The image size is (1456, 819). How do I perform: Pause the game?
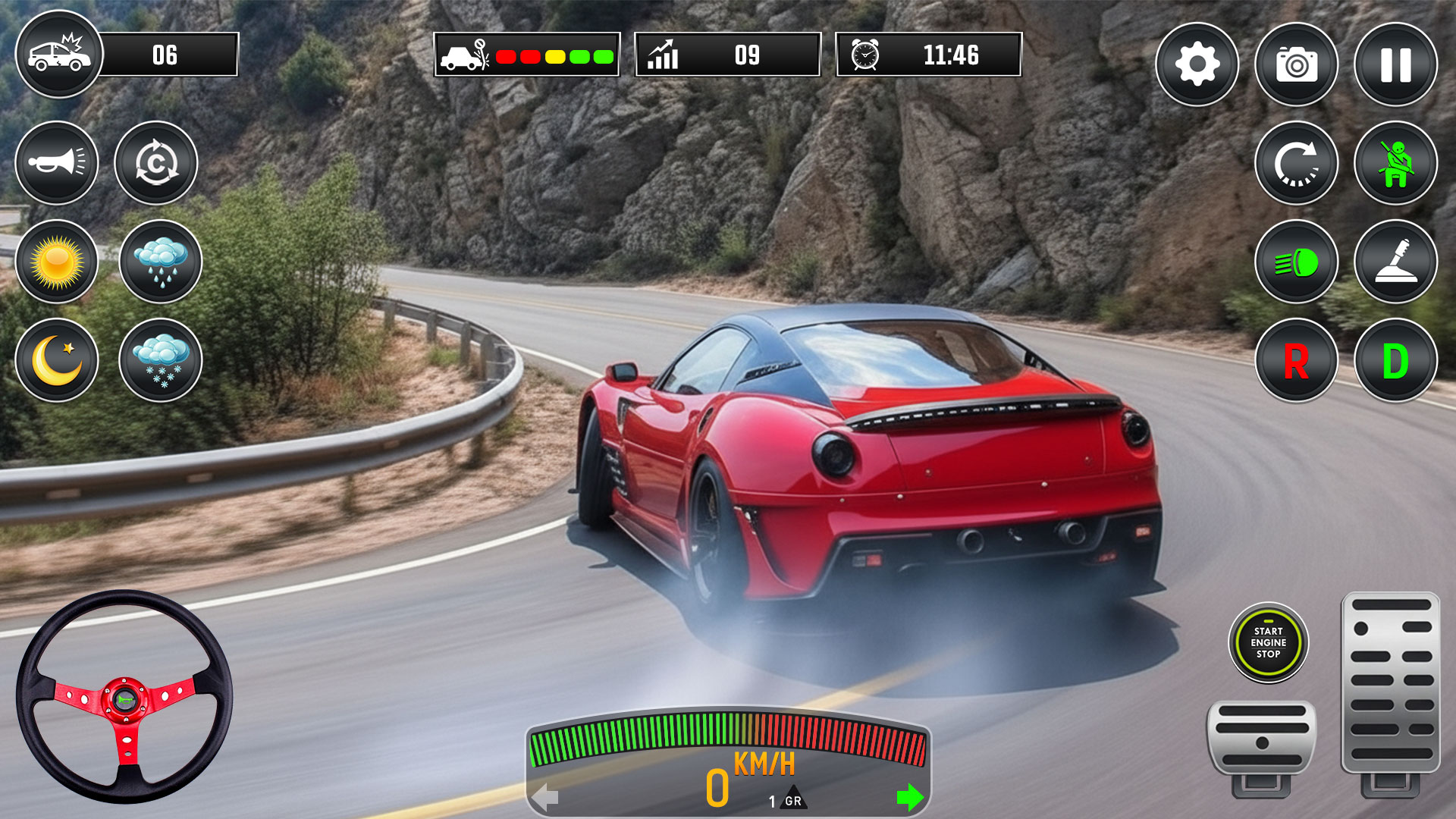pos(1395,64)
